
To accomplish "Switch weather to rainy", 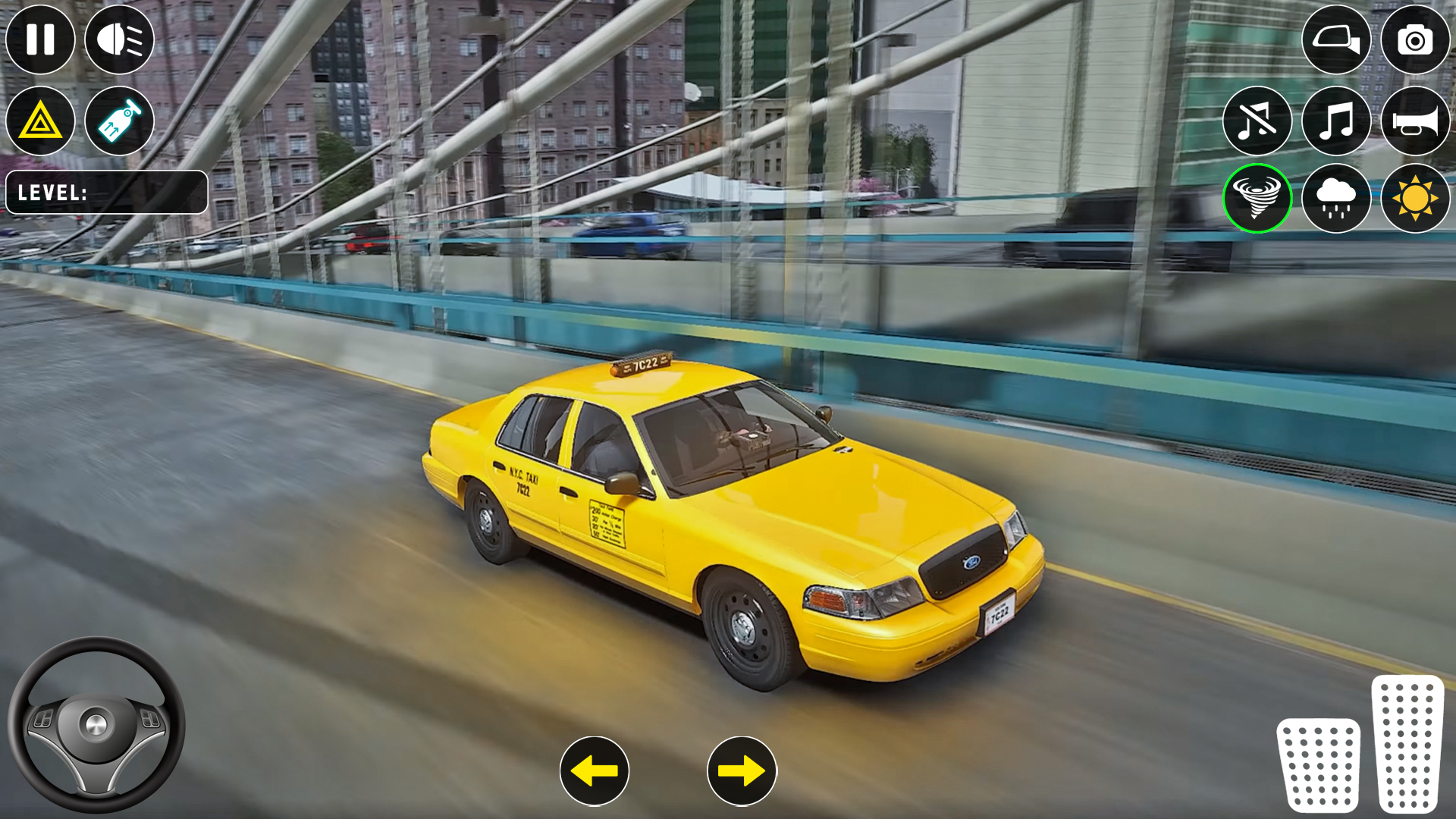I will [1337, 199].
